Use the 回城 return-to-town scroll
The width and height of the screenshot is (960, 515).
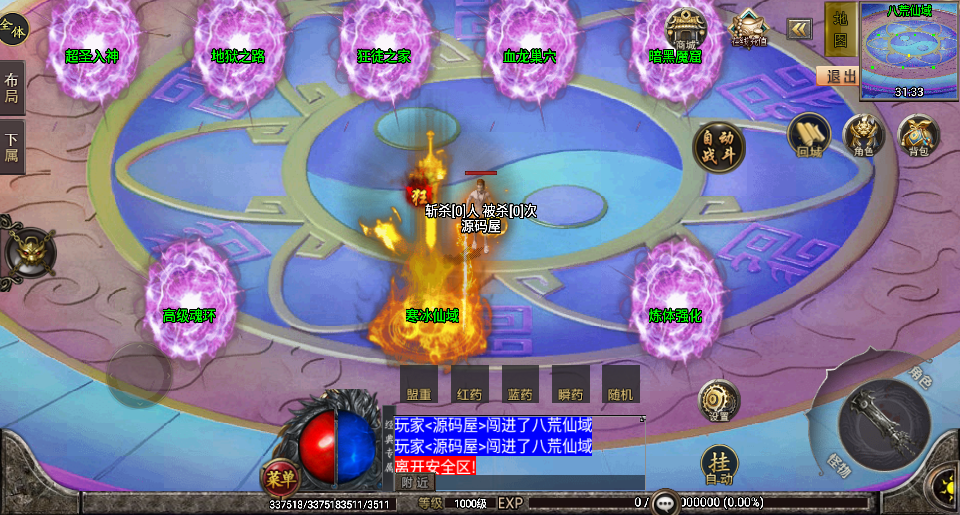[x=808, y=136]
